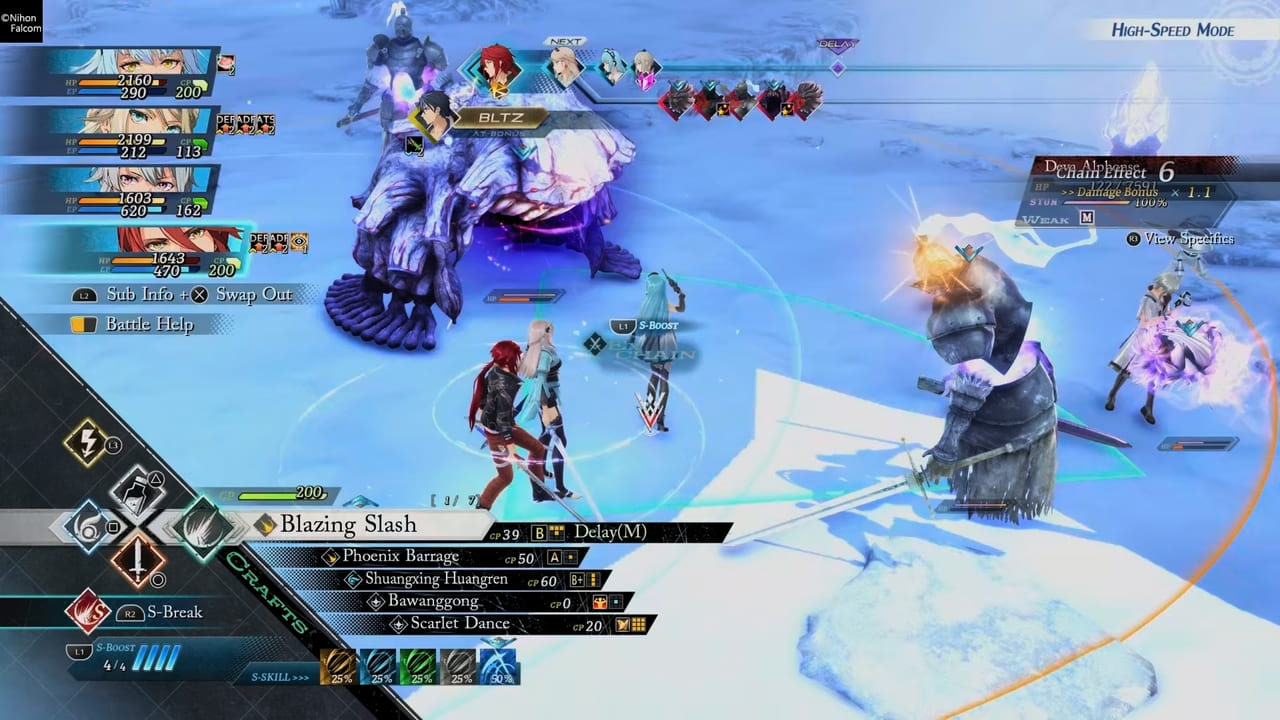The width and height of the screenshot is (1280, 720).
Task: Show View Specifics for the enemy
Action: 1180,239
